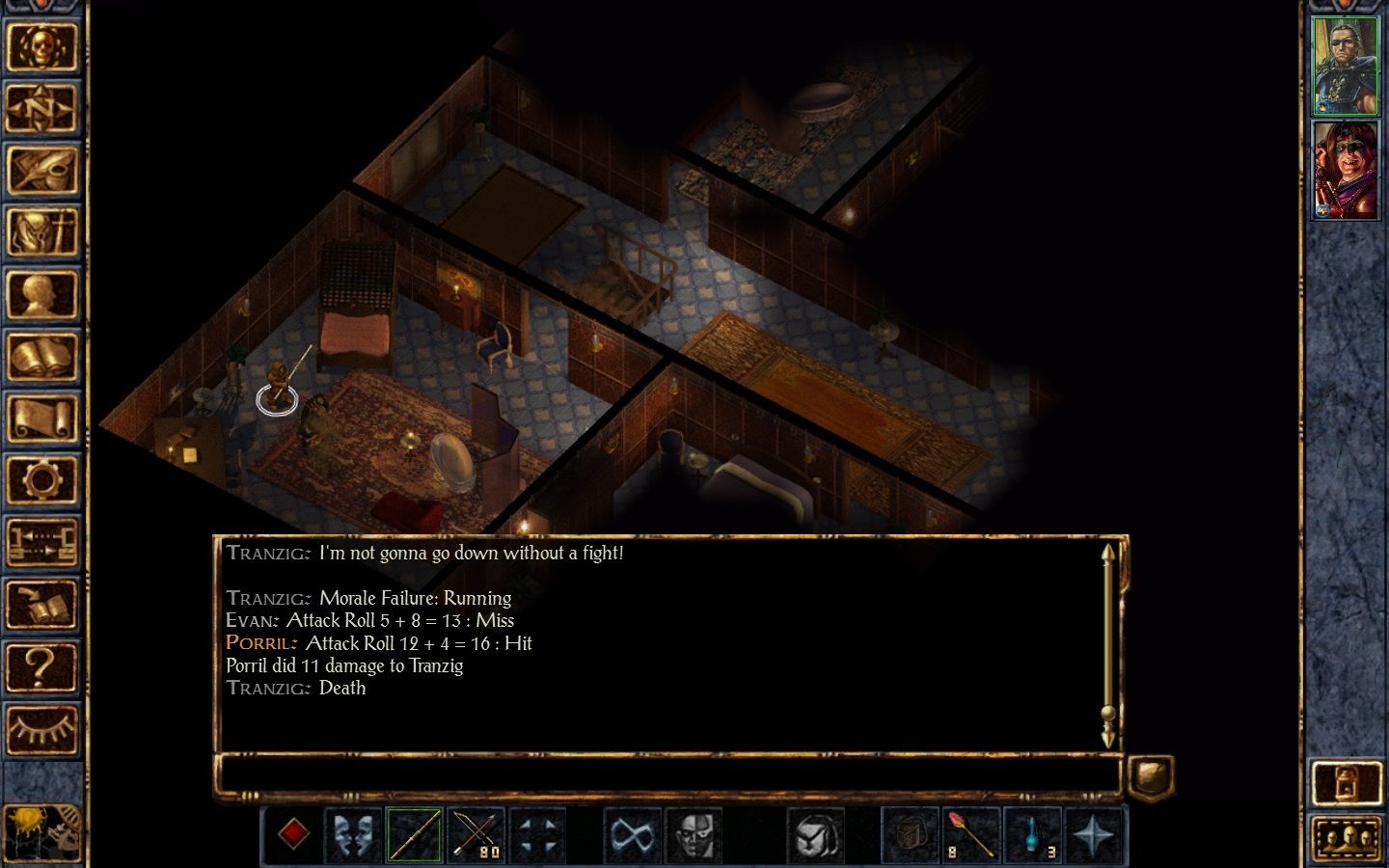The image size is (1389, 868).
Task: Select the red-haired character portrait
Action: tap(1346, 170)
